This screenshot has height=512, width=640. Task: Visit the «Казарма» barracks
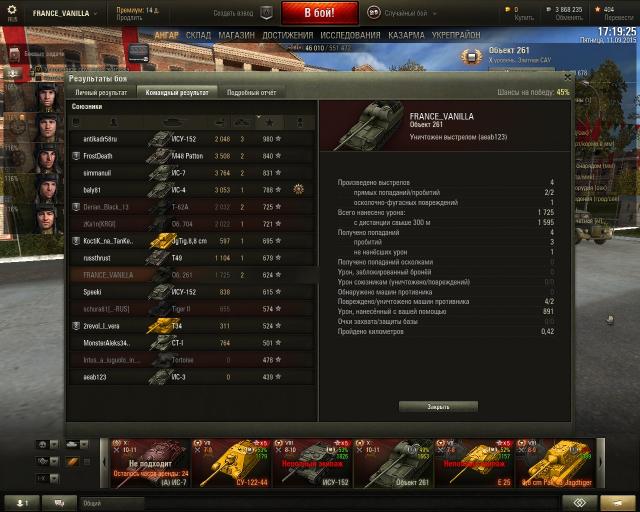406,35
